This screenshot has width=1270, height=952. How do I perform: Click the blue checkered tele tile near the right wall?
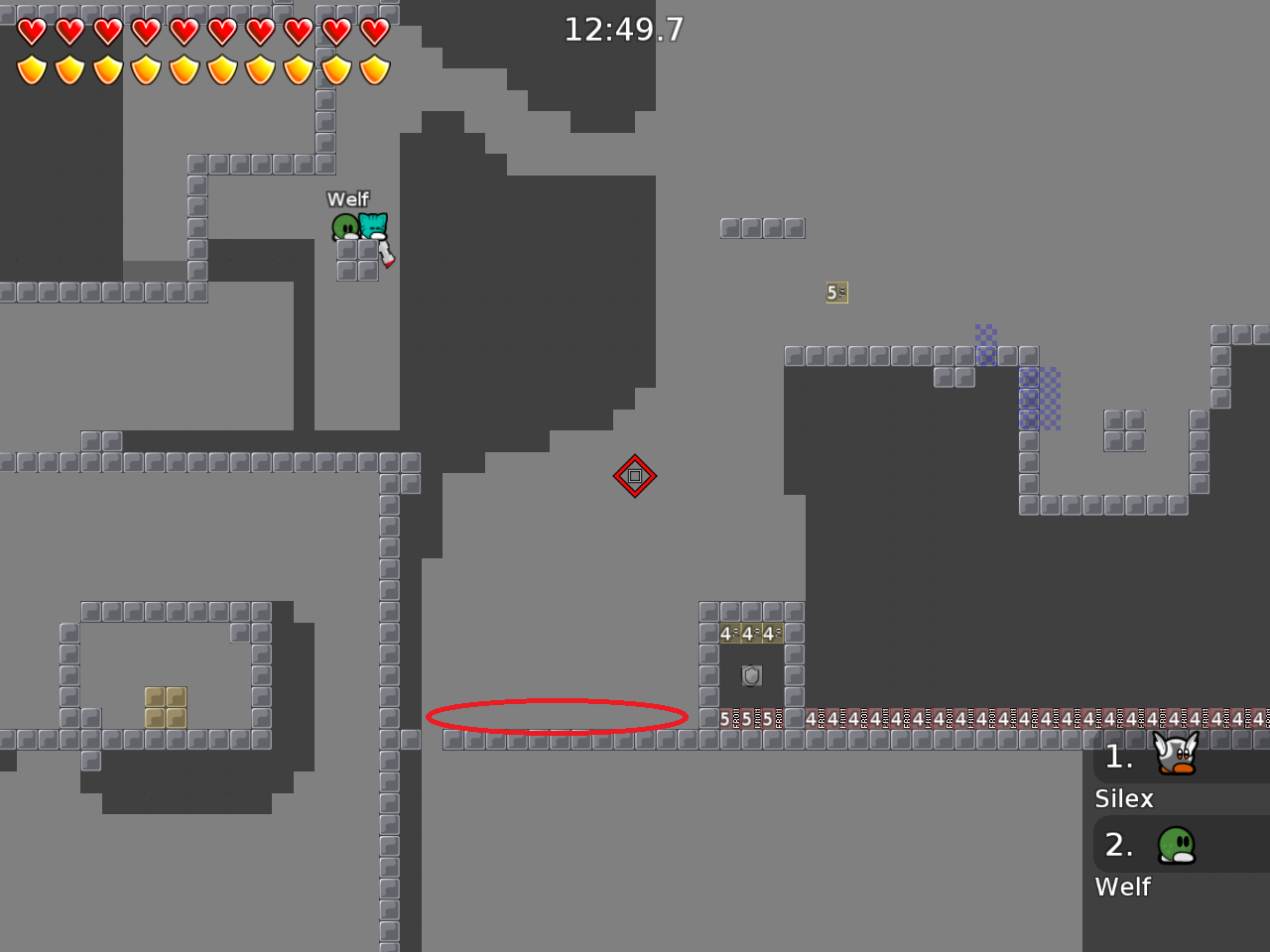pos(1039,397)
